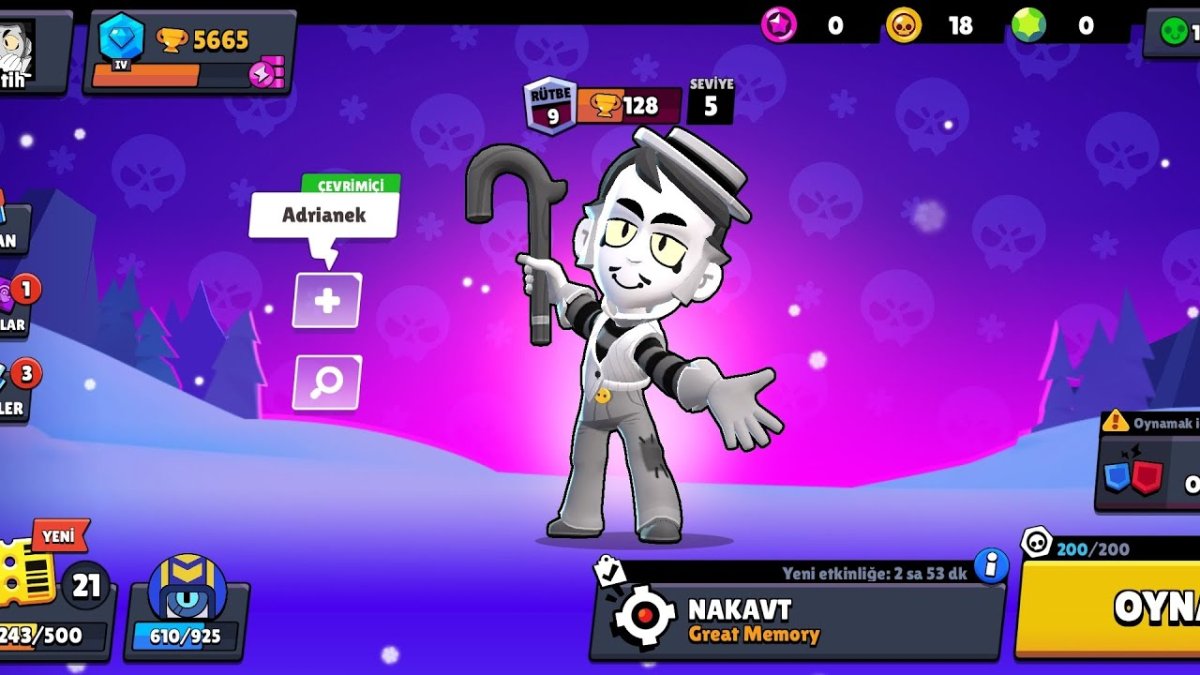
Task: Open the mastery progress panel showing 610/925
Action: pyautogui.click(x=186, y=606)
